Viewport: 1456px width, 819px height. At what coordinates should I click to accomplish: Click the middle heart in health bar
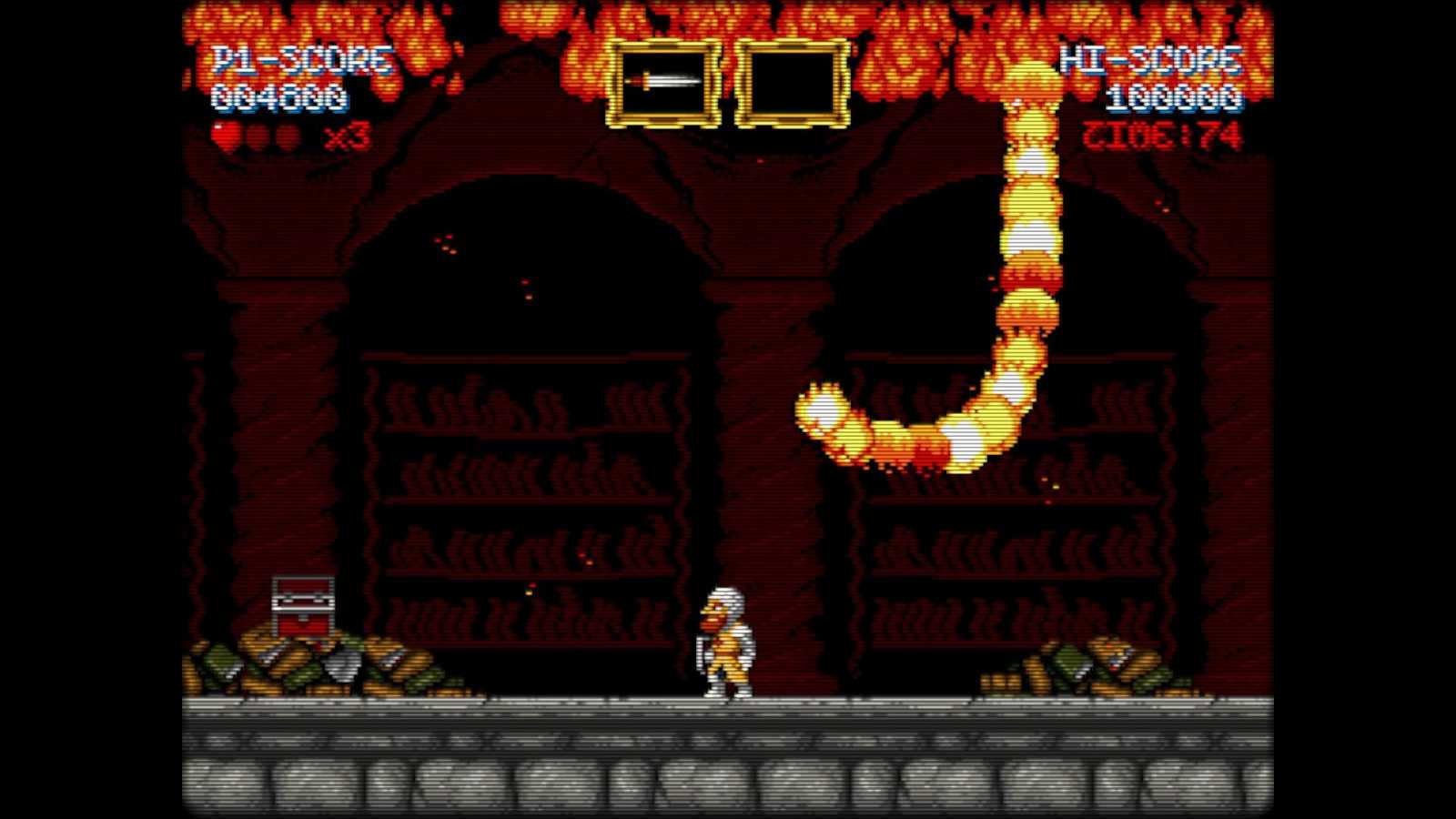[258, 135]
